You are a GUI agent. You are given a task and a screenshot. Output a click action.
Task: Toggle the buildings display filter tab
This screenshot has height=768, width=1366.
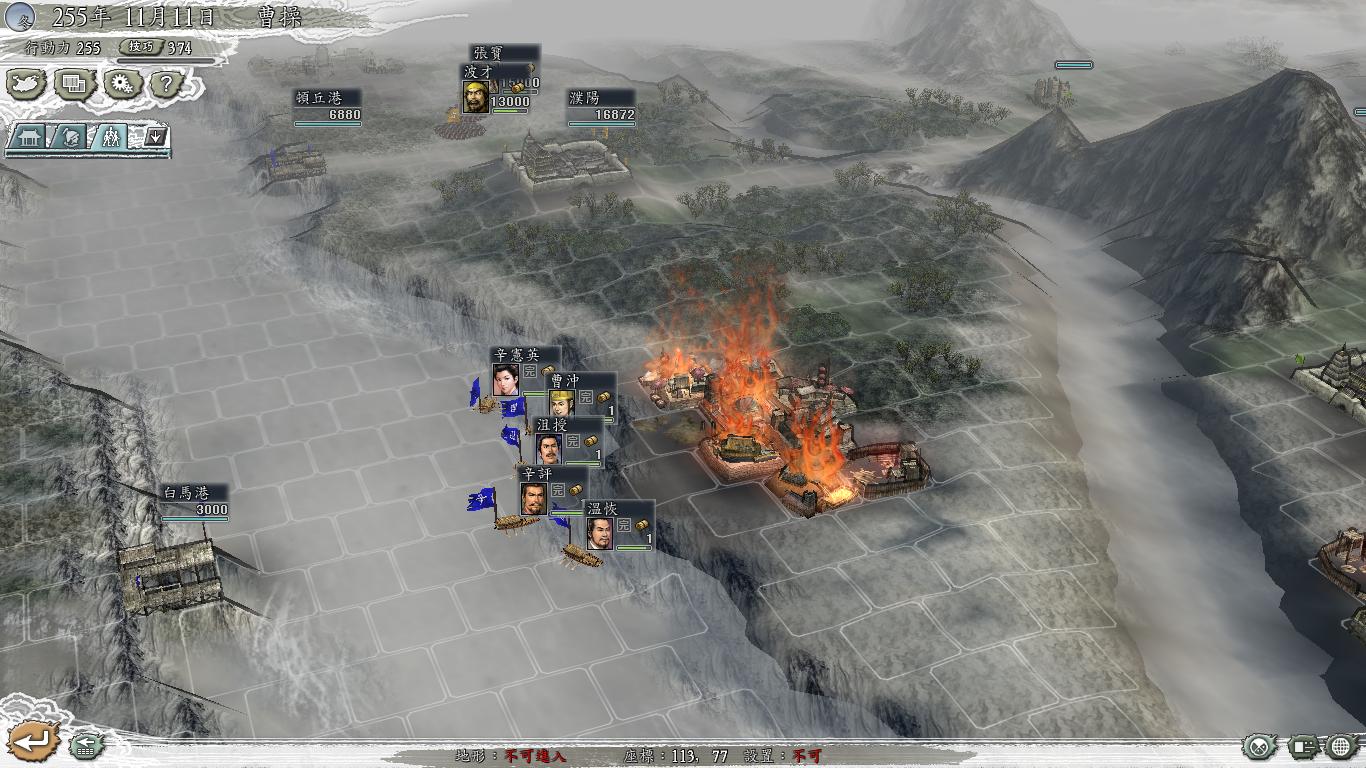click(x=27, y=135)
